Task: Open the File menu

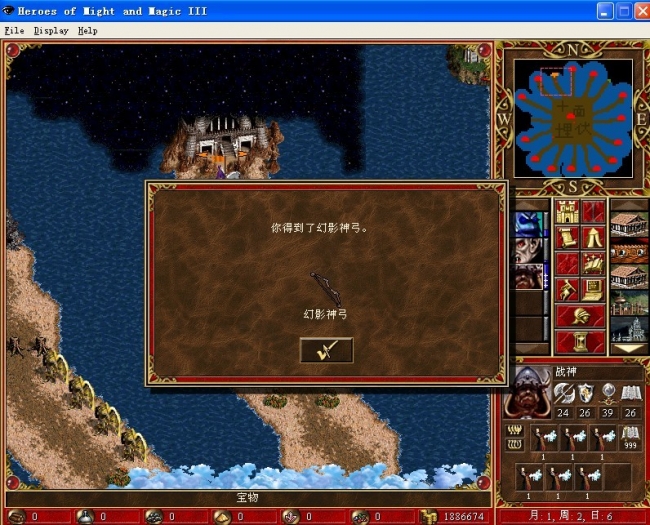Action: coord(13,30)
